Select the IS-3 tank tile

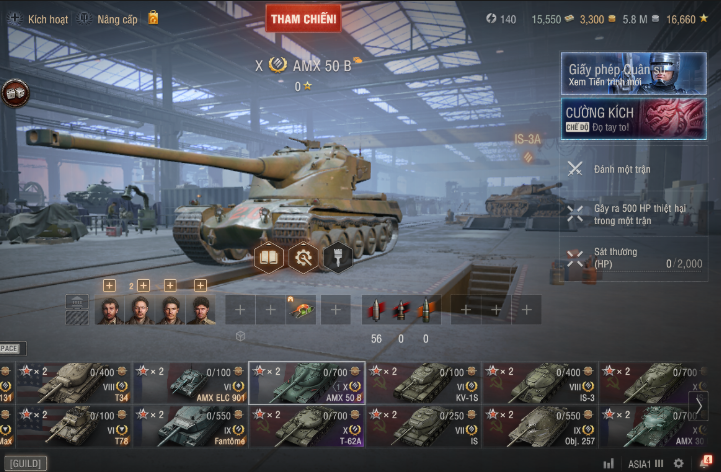click(540, 383)
